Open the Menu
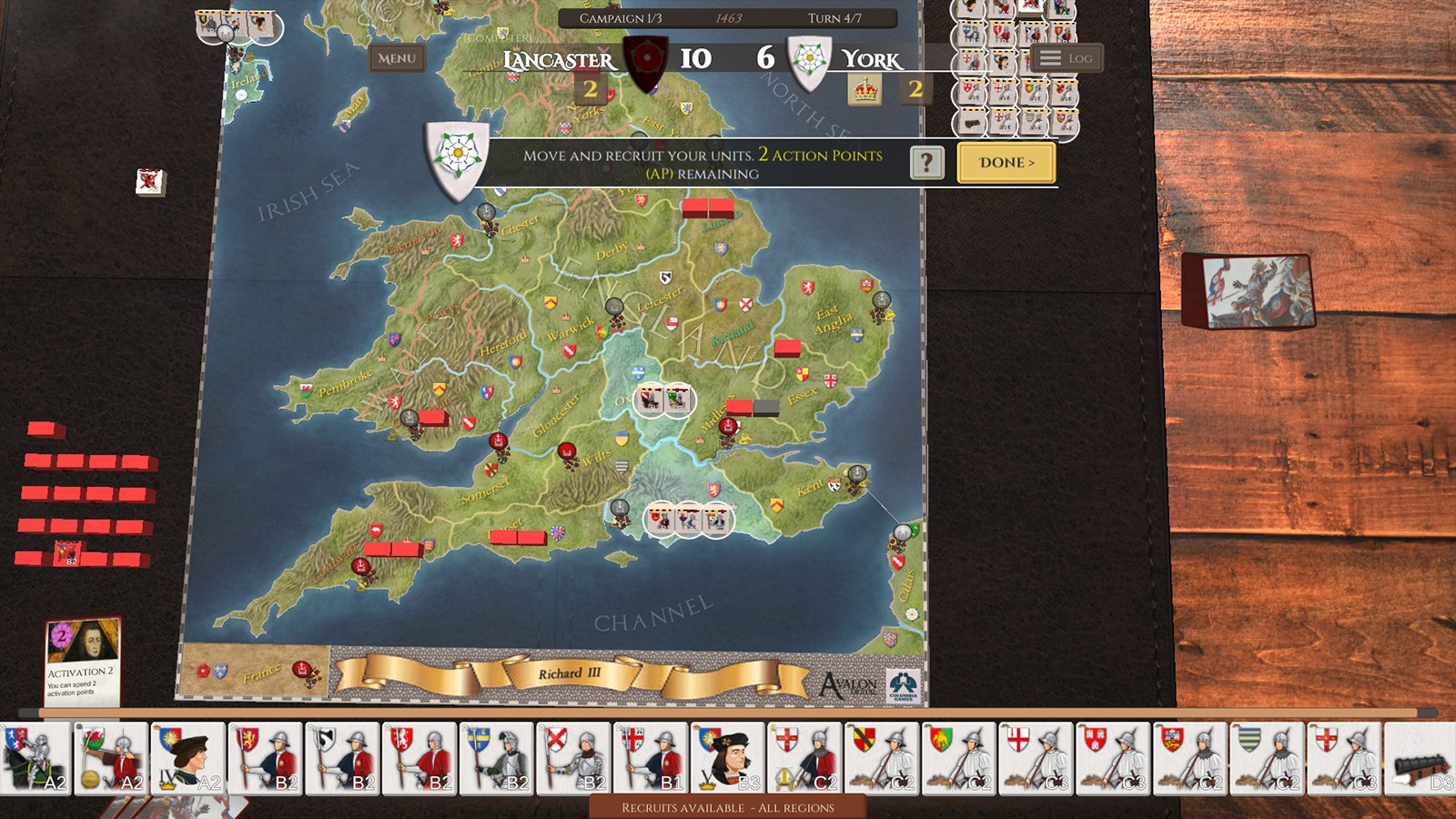Image resolution: width=1456 pixels, height=819 pixels. [x=398, y=57]
